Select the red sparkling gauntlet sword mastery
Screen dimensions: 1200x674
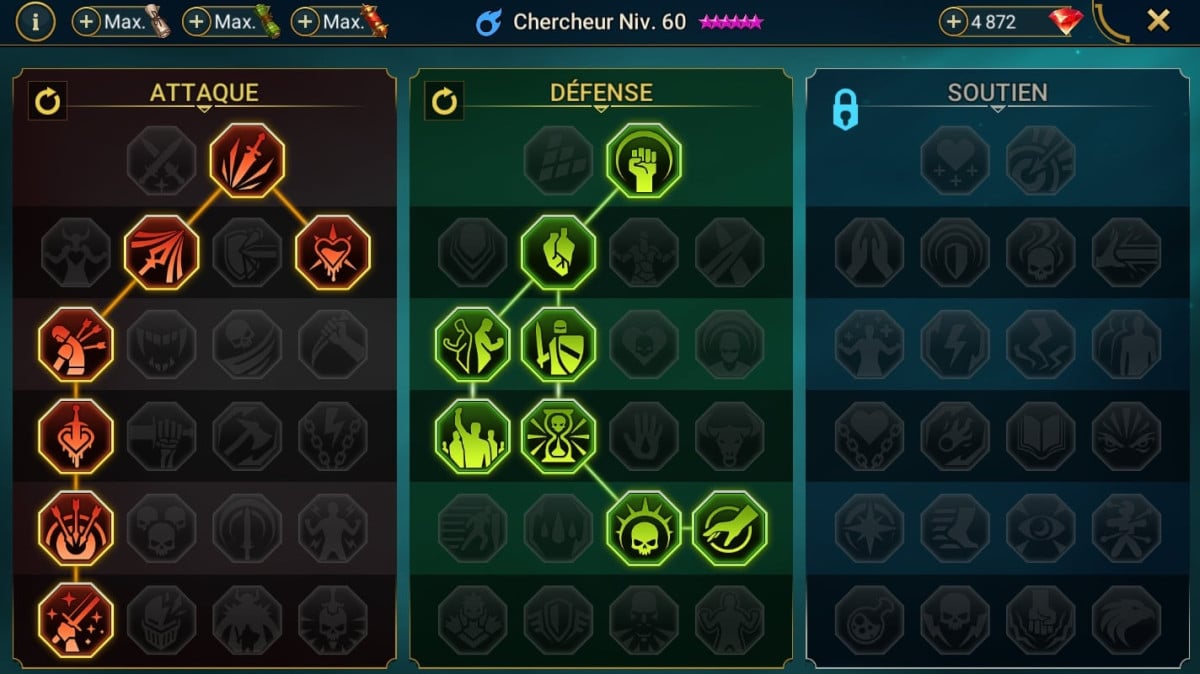pos(76,620)
